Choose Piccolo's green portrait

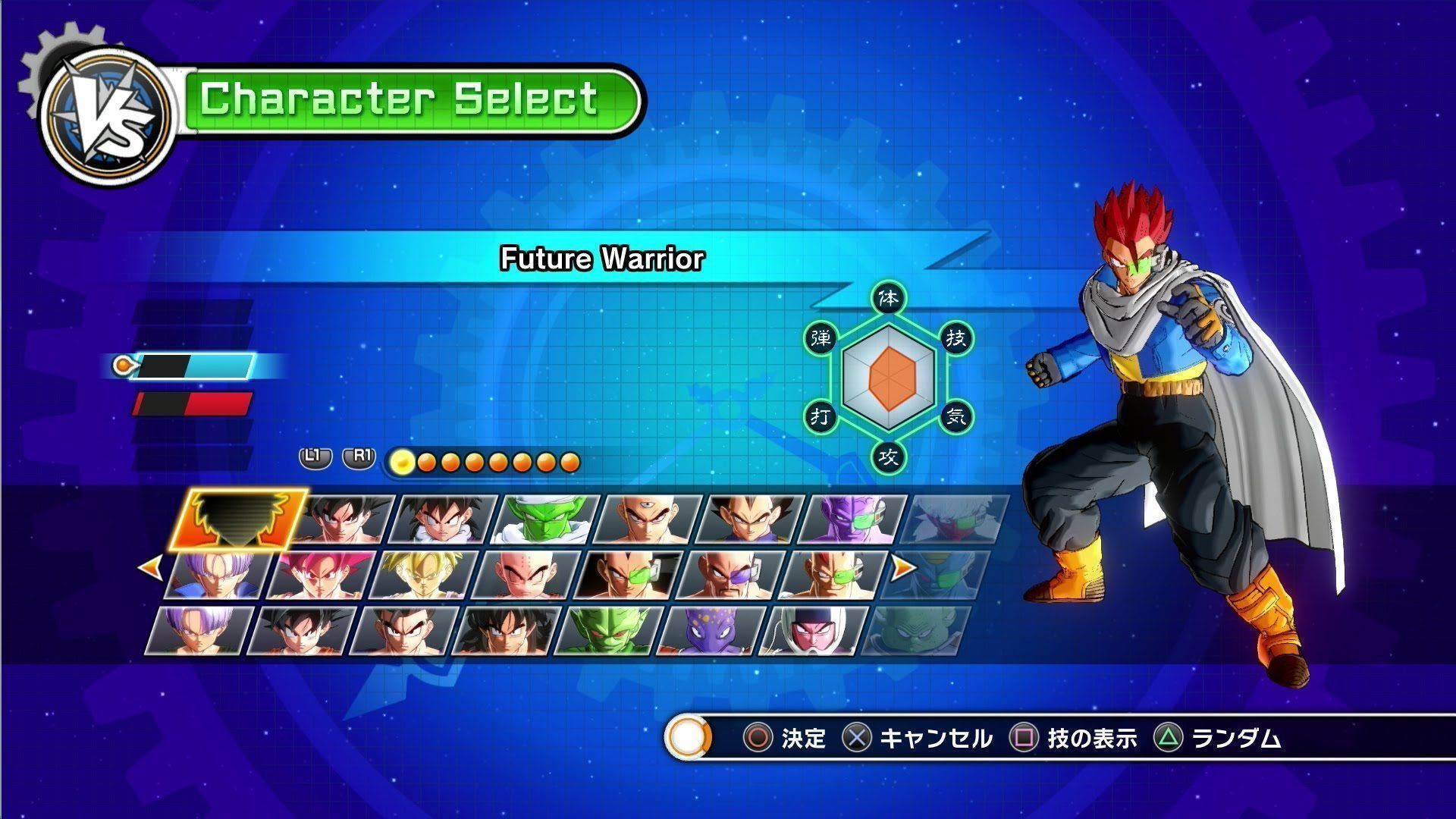tap(546, 520)
